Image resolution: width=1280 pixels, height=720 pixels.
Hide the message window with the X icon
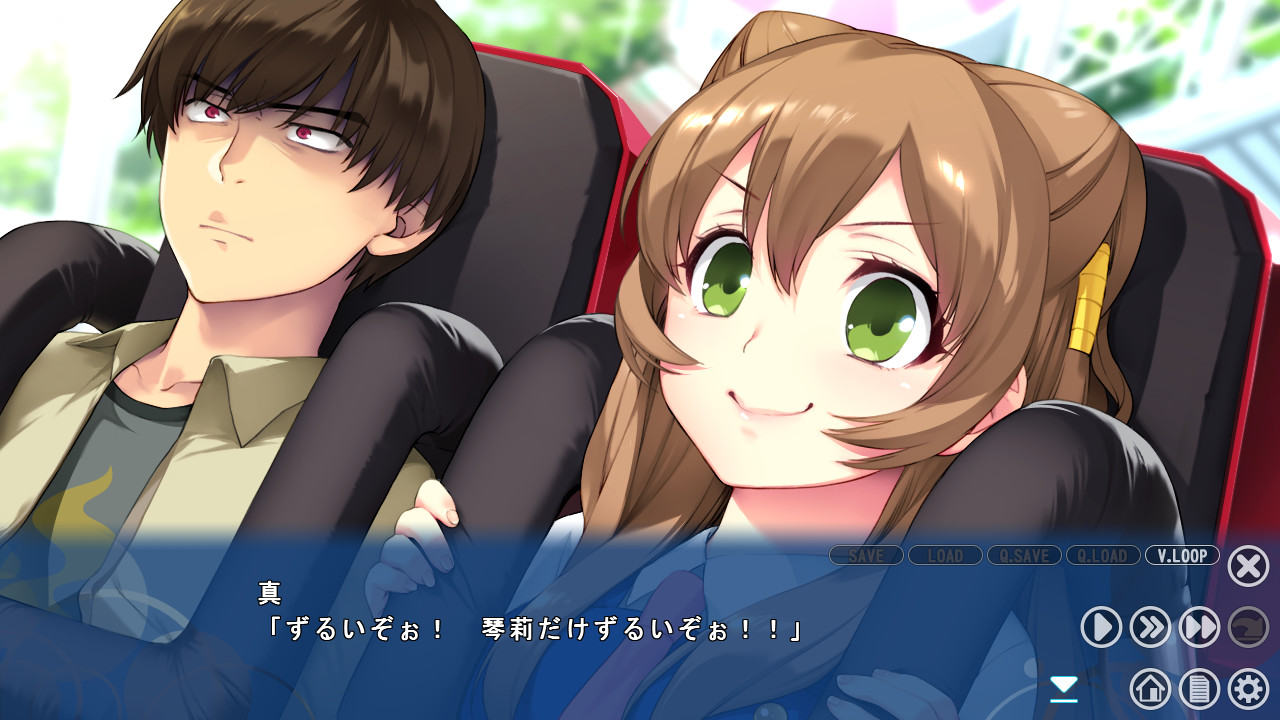[1247, 566]
